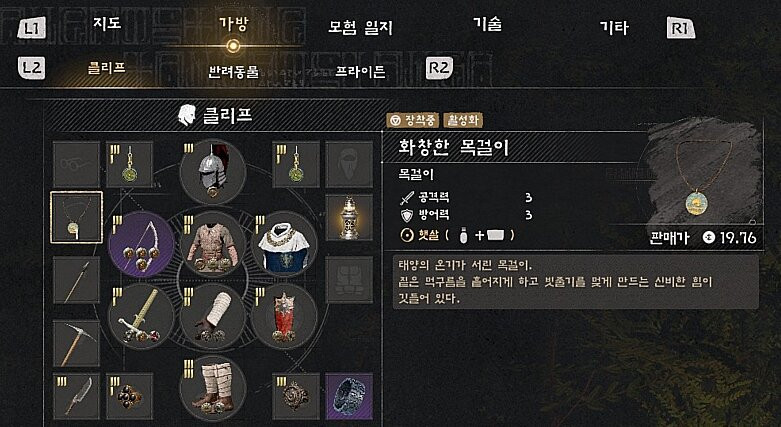
Task: Switch to the 반려동물 sub-tab
Action: (x=233, y=72)
